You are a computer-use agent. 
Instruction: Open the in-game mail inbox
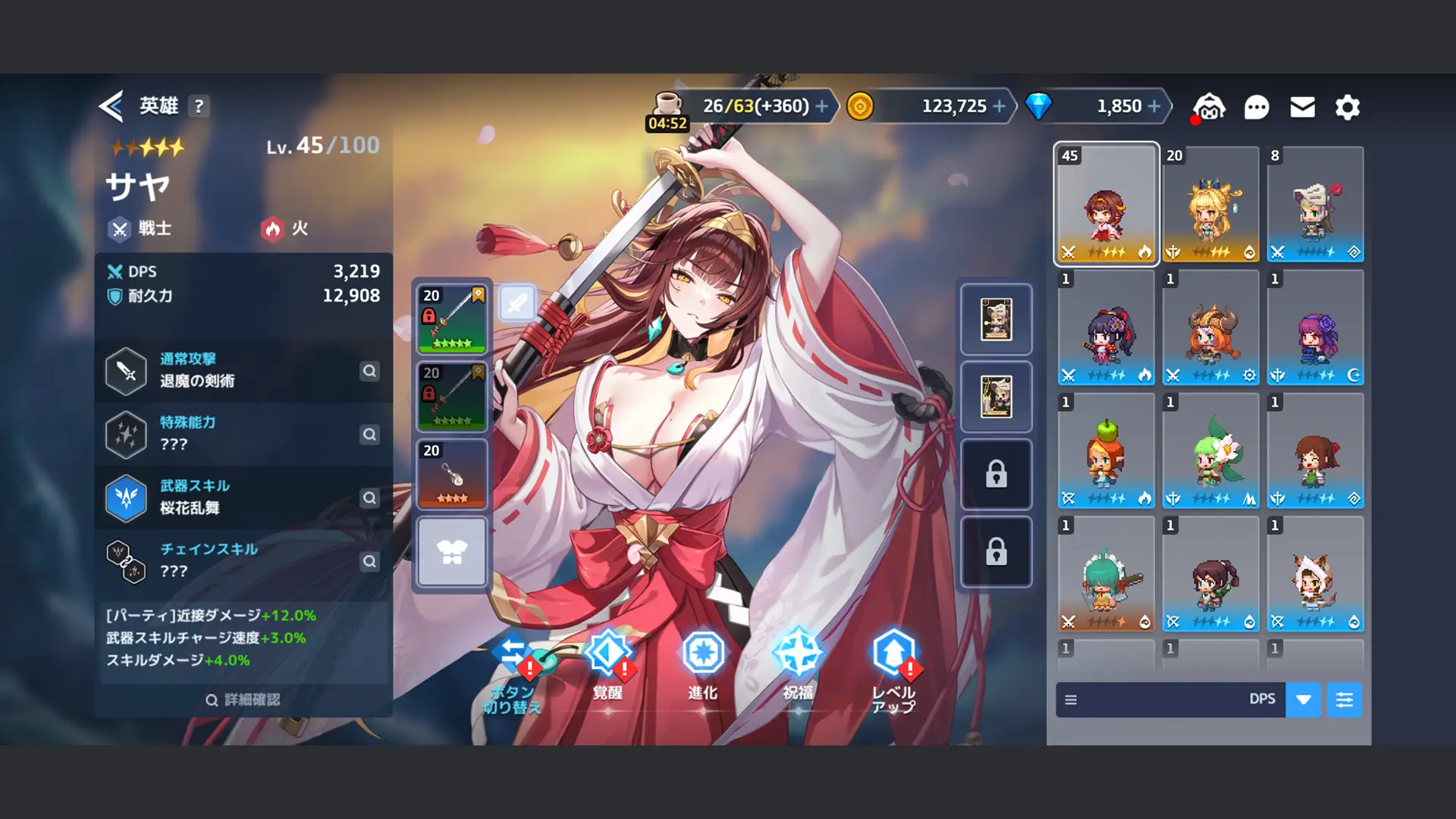coord(1302,107)
